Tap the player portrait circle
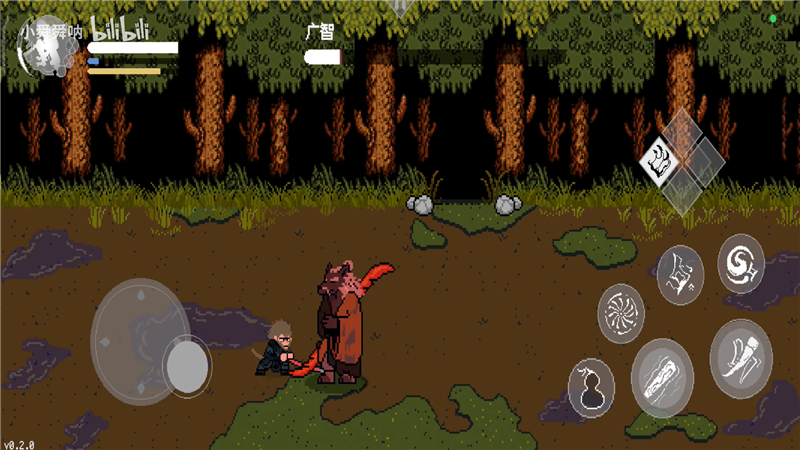 [43, 52]
